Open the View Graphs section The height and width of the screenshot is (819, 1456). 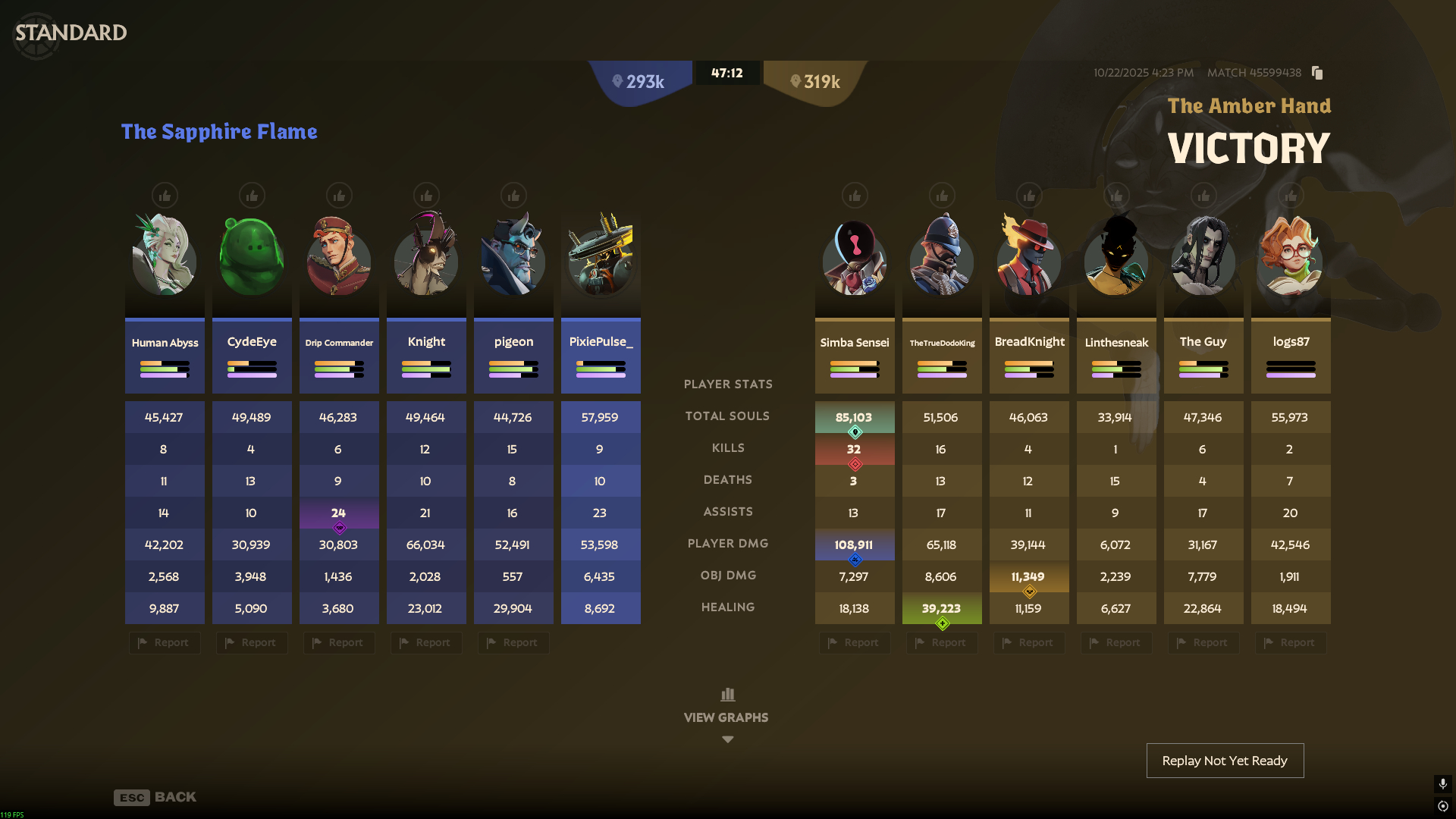726,715
